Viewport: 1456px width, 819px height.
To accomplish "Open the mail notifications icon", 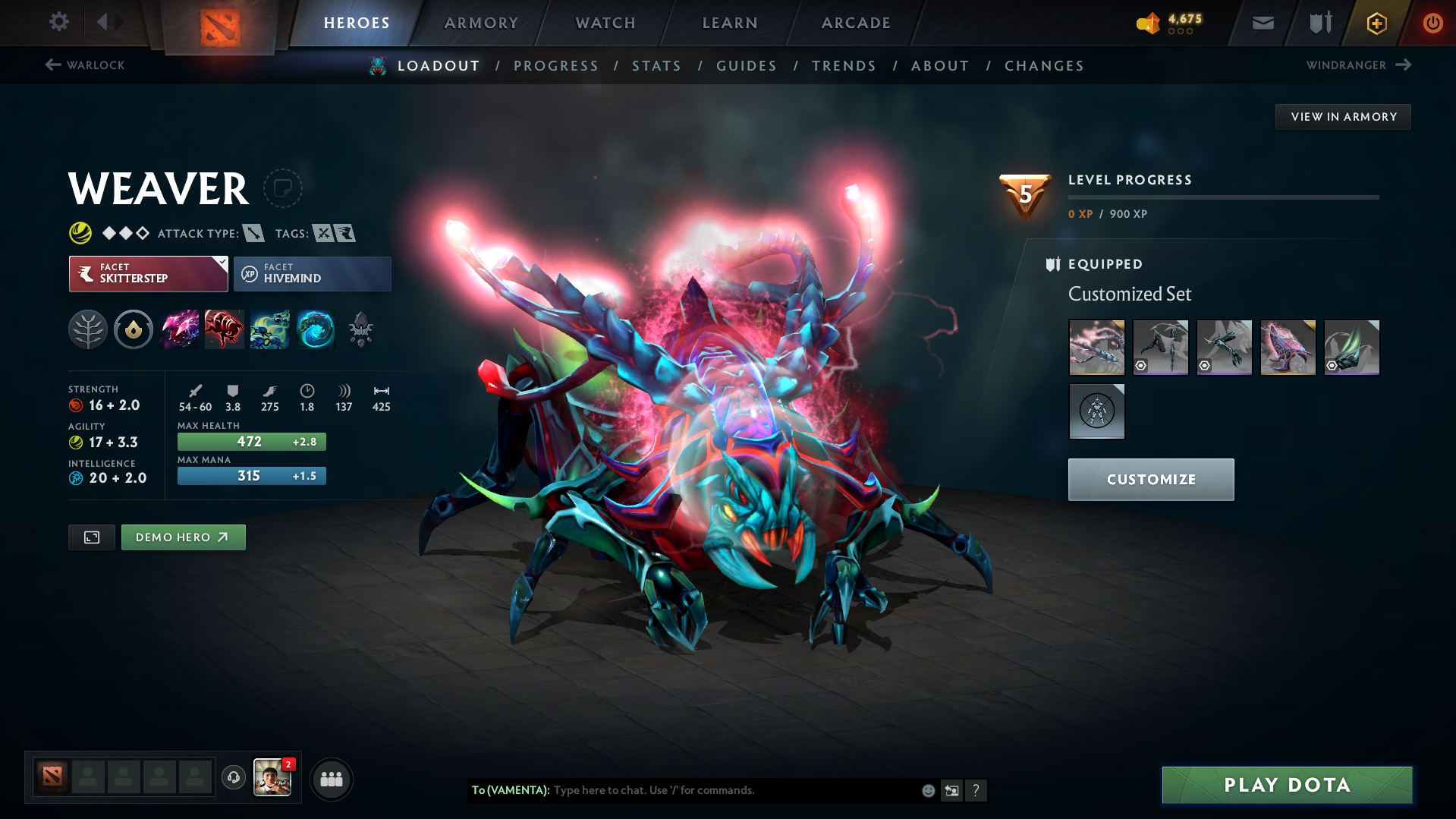I will click(1262, 23).
